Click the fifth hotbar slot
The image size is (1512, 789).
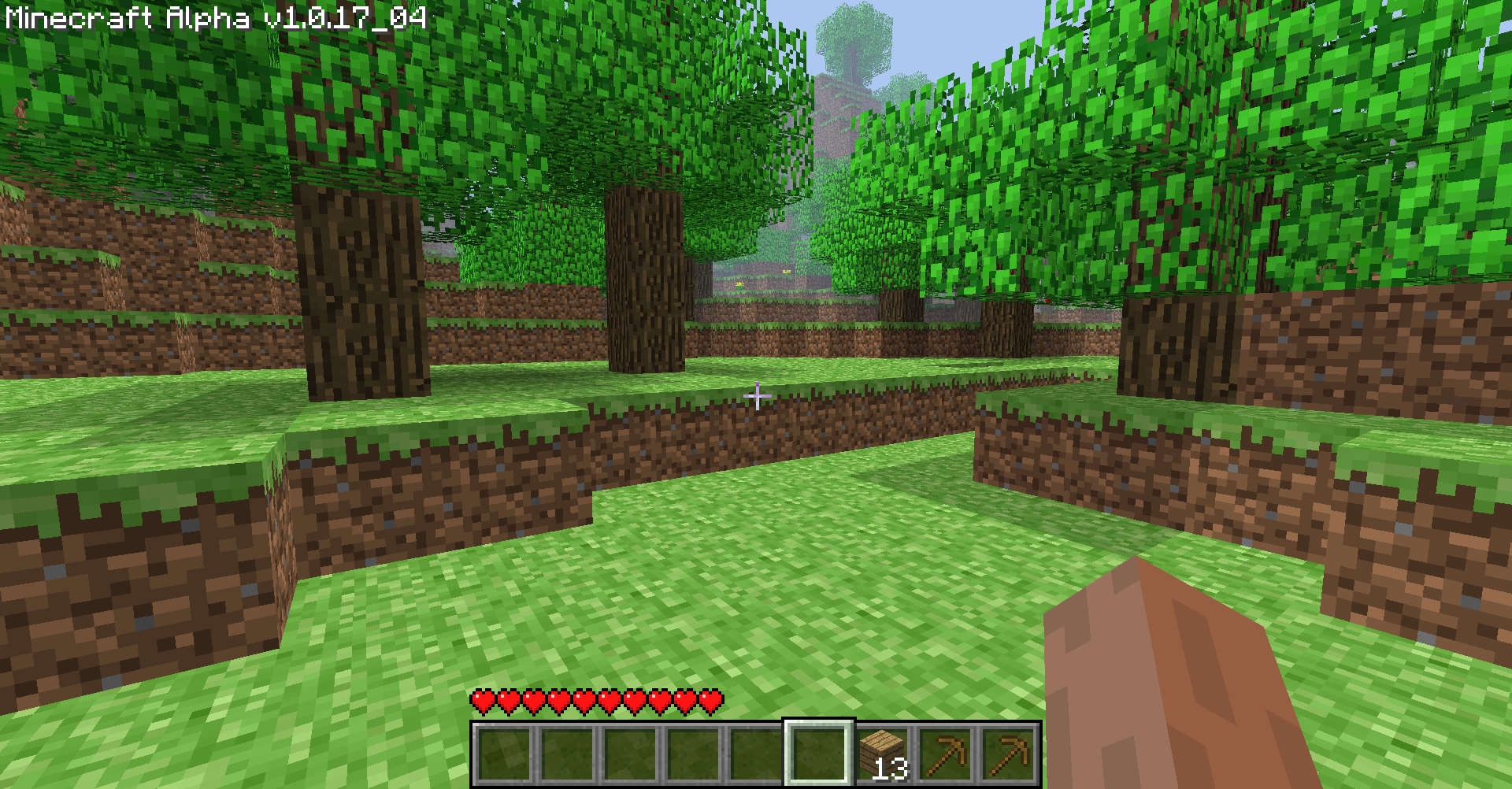pos(754,752)
